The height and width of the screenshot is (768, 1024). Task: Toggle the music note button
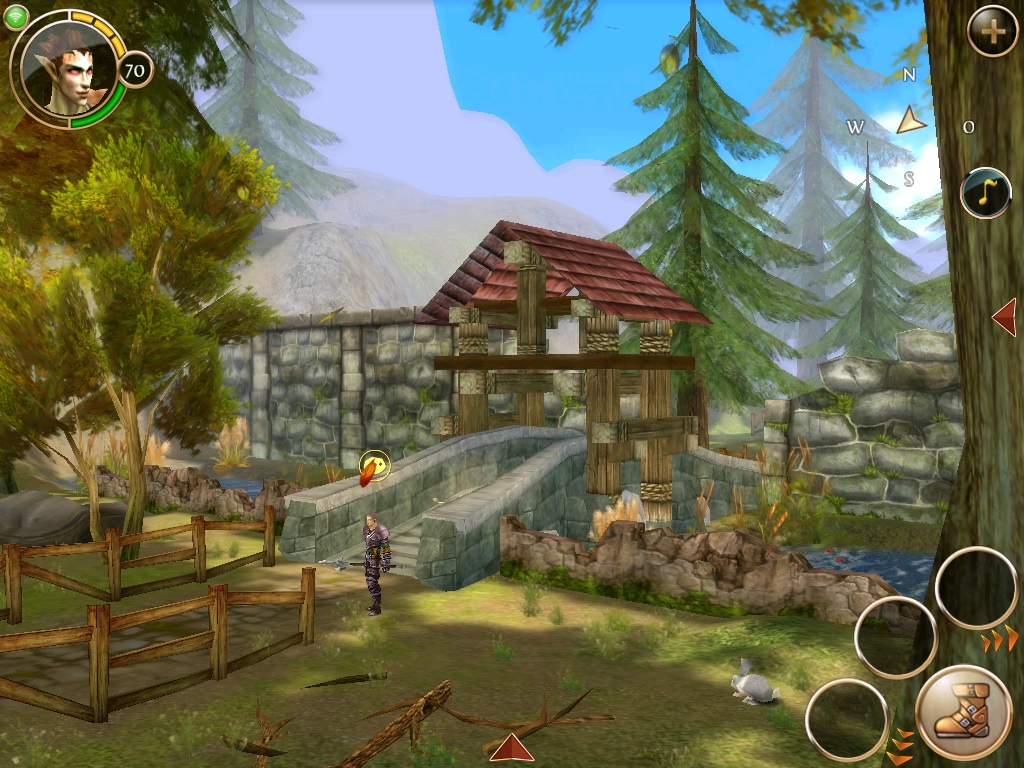tap(986, 193)
